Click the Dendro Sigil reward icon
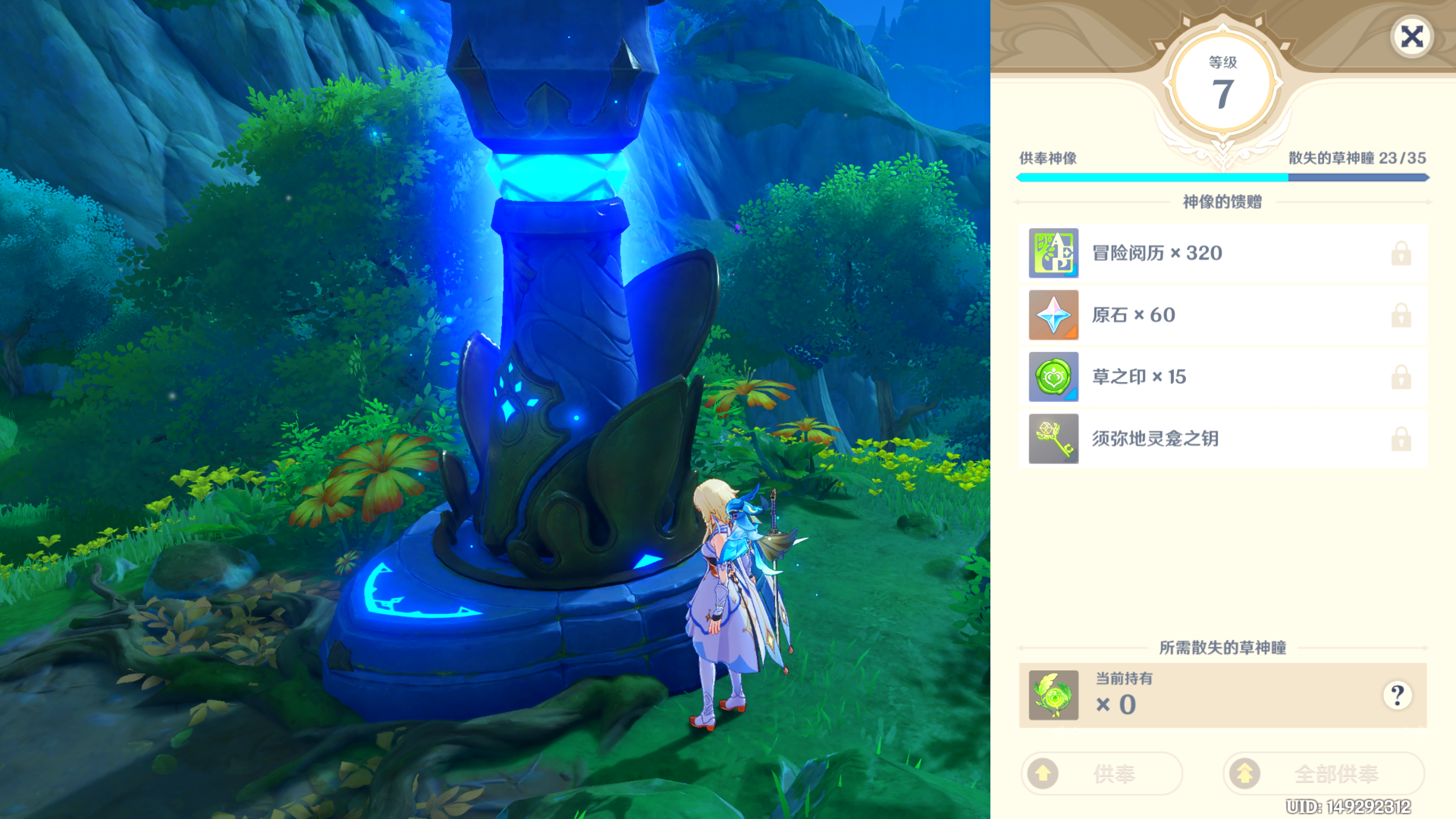 point(1053,377)
